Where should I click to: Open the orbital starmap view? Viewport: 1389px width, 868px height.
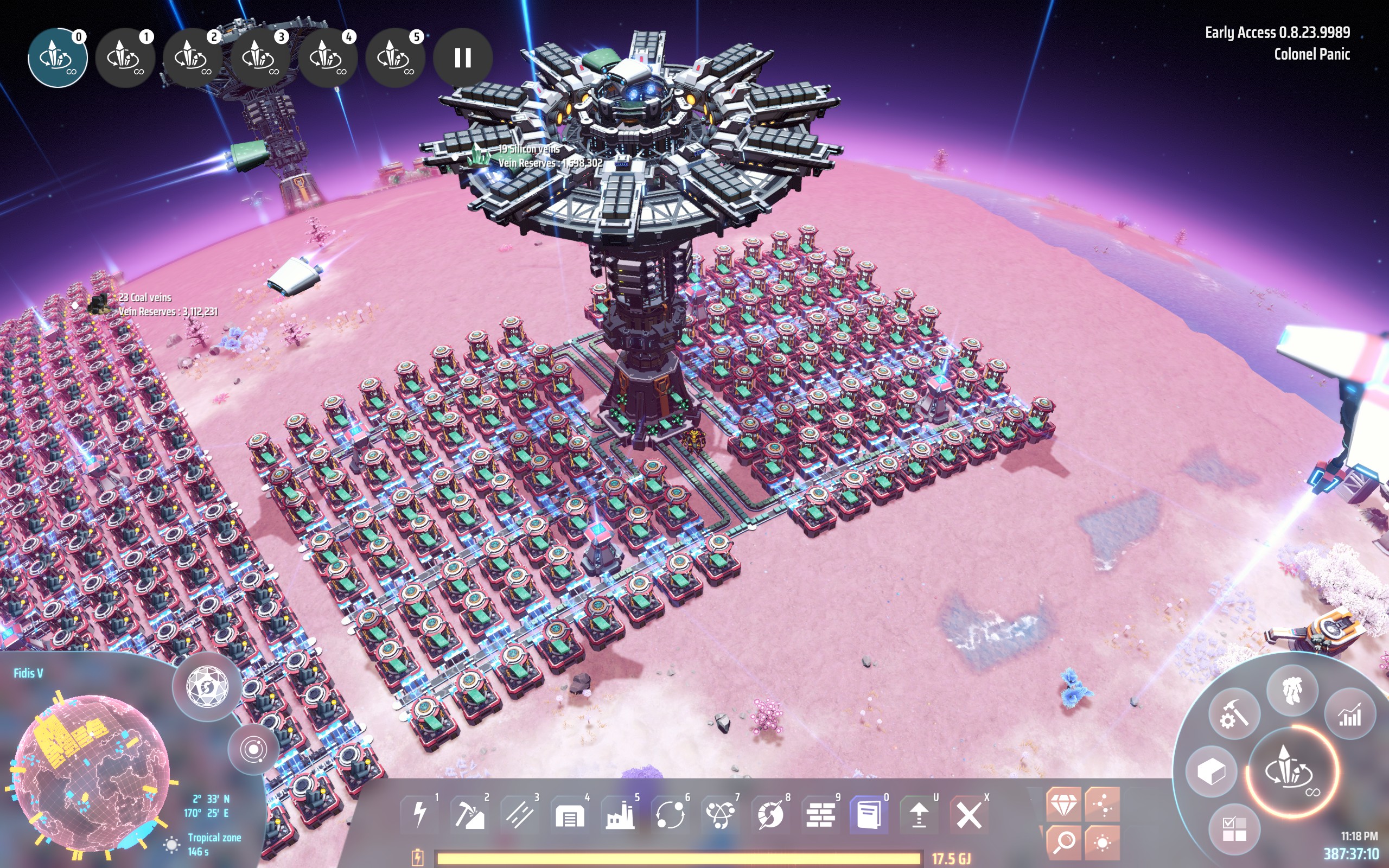pyautogui.click(x=253, y=749)
